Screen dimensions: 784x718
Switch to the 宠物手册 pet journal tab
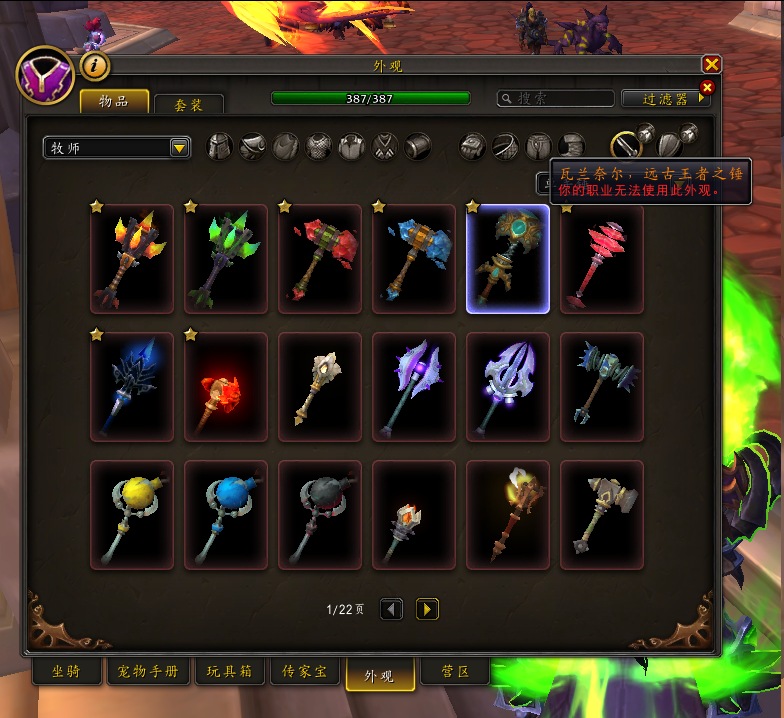point(148,671)
